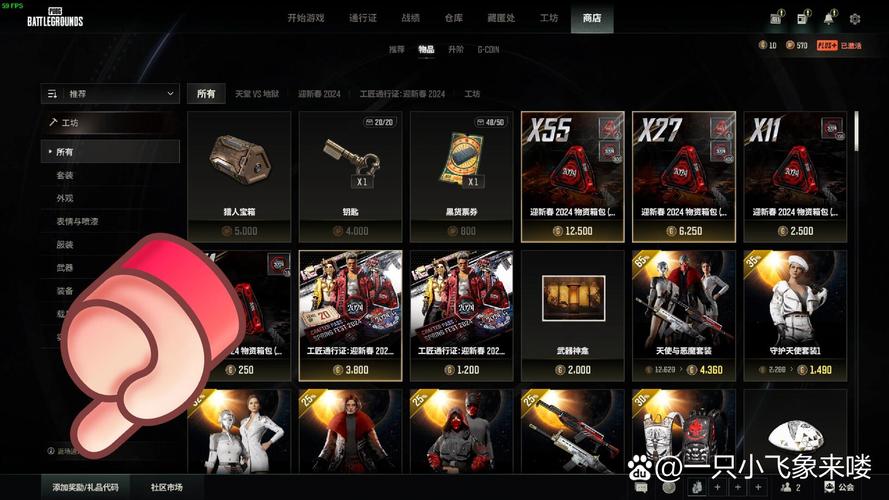
Task: Switch to the G-COIN sub-tab
Action: pos(489,49)
